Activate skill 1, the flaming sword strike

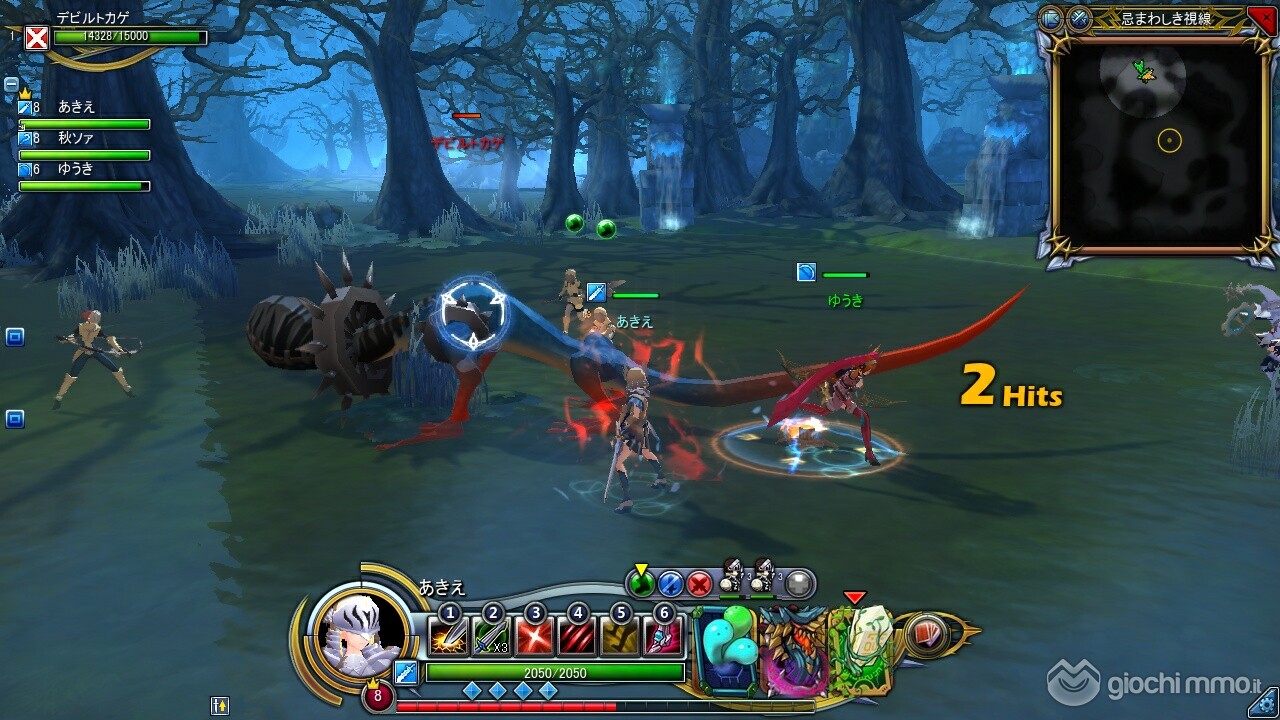[448, 638]
